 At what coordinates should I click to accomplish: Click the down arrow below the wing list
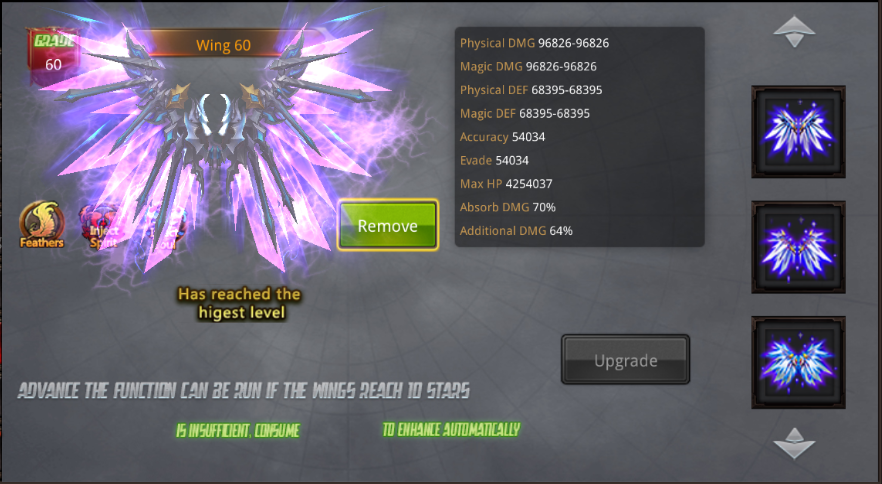pos(796,441)
